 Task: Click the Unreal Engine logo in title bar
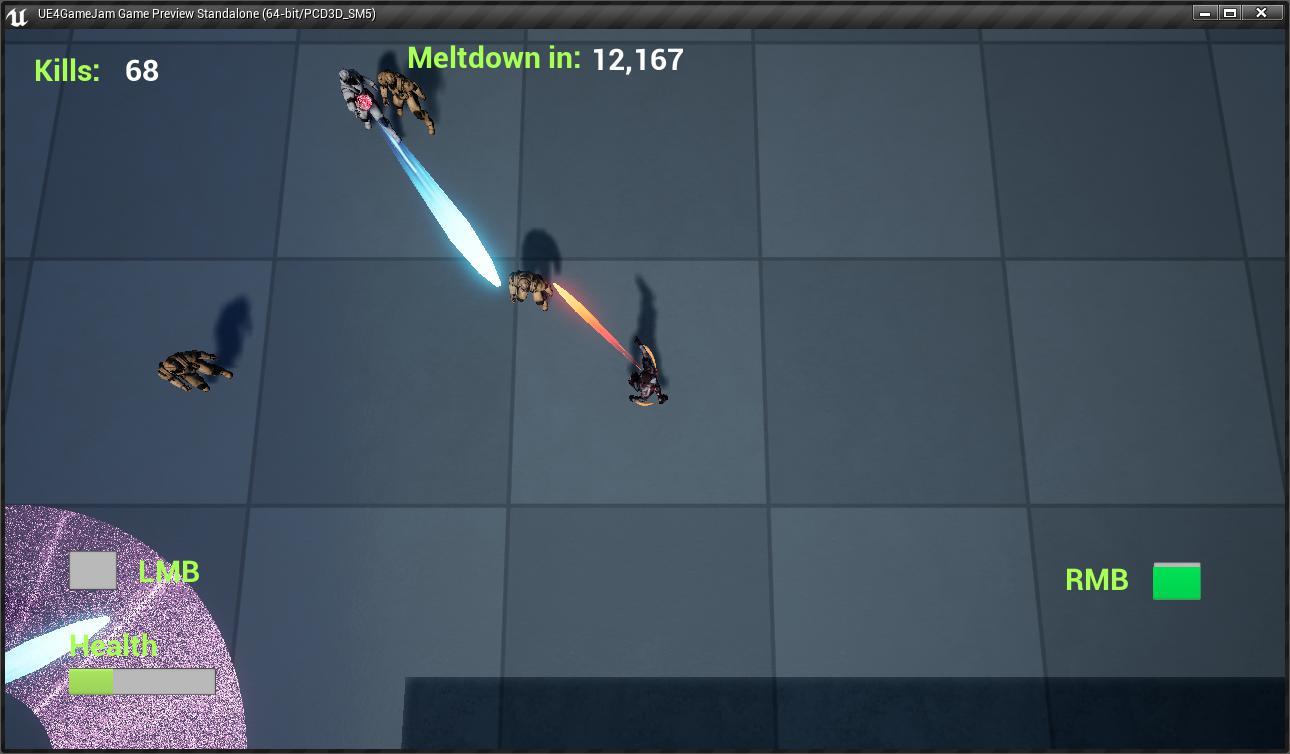click(x=16, y=15)
